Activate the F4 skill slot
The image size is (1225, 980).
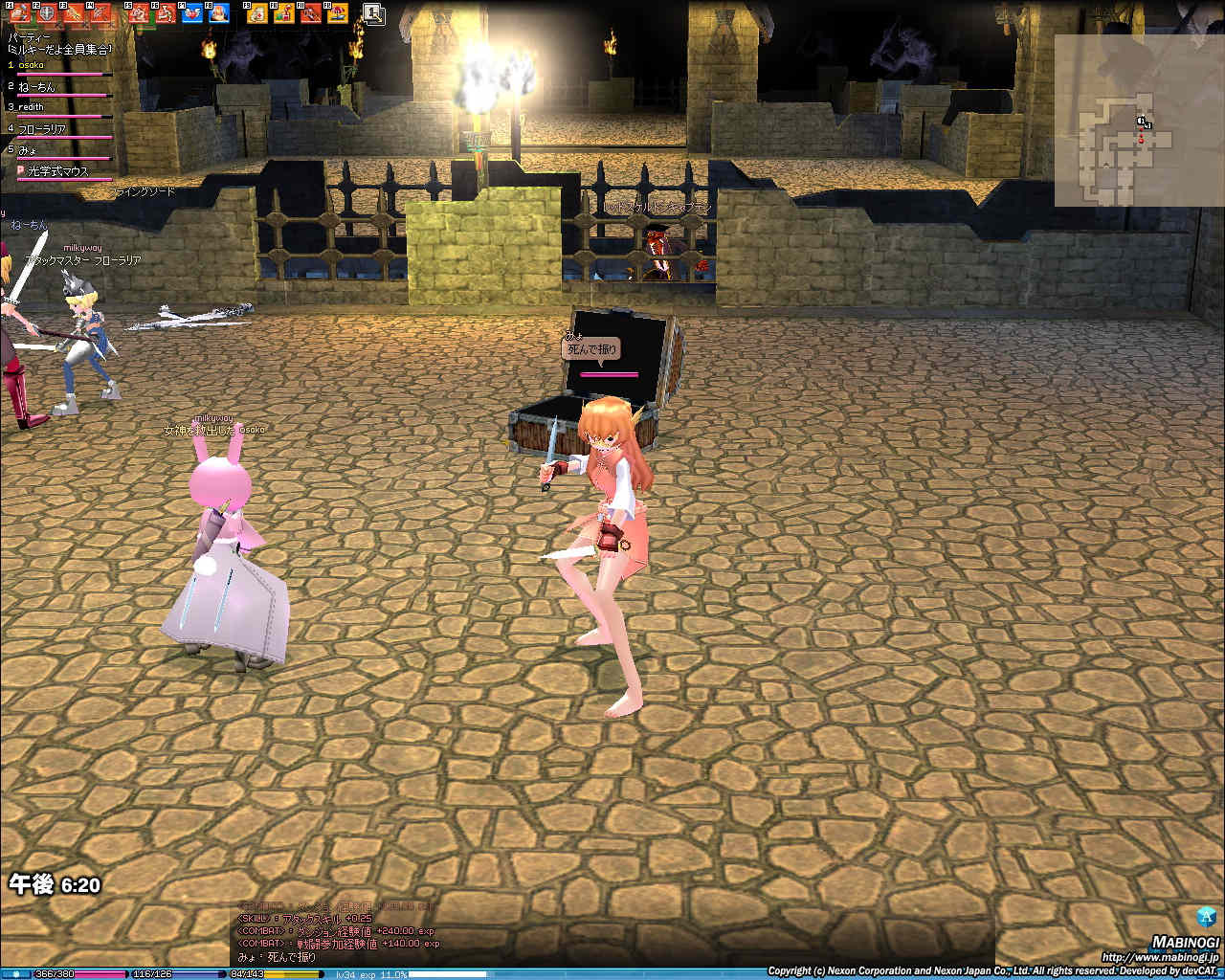(x=100, y=12)
